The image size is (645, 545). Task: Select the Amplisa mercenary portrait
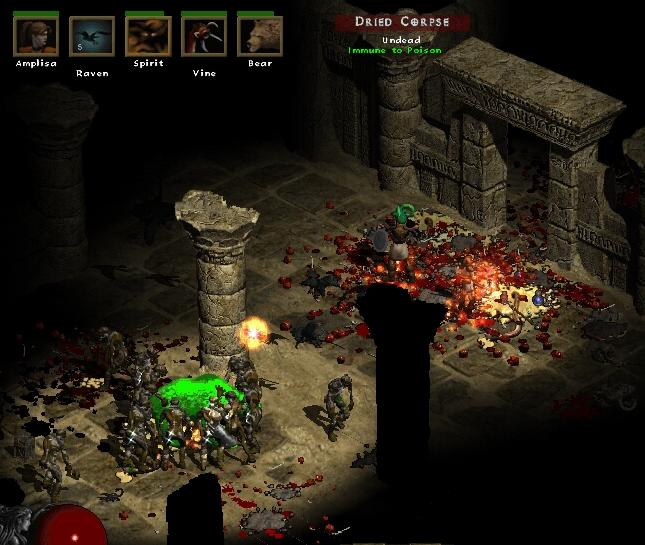(x=35, y=36)
